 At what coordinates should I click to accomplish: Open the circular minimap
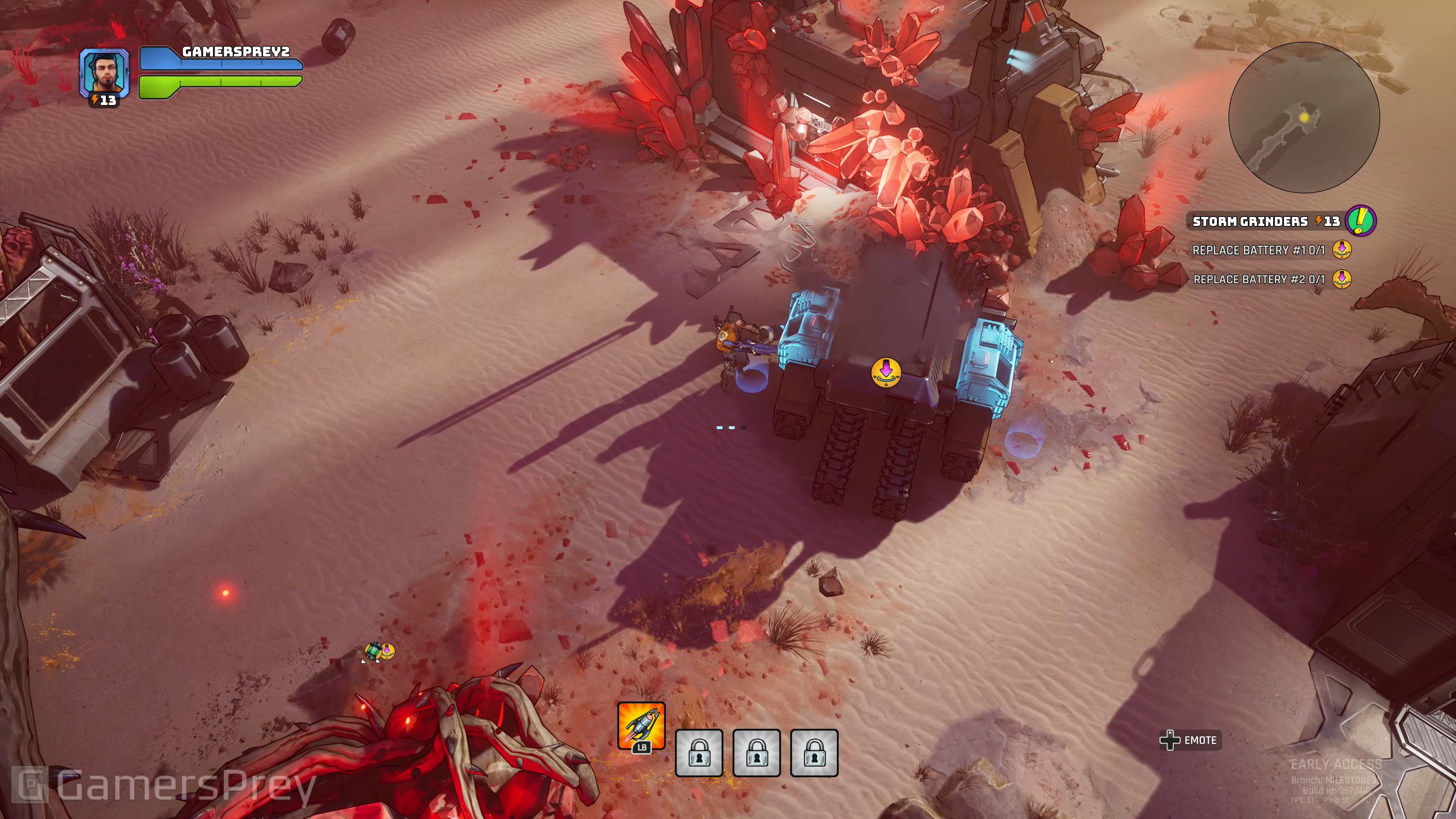[1304, 118]
